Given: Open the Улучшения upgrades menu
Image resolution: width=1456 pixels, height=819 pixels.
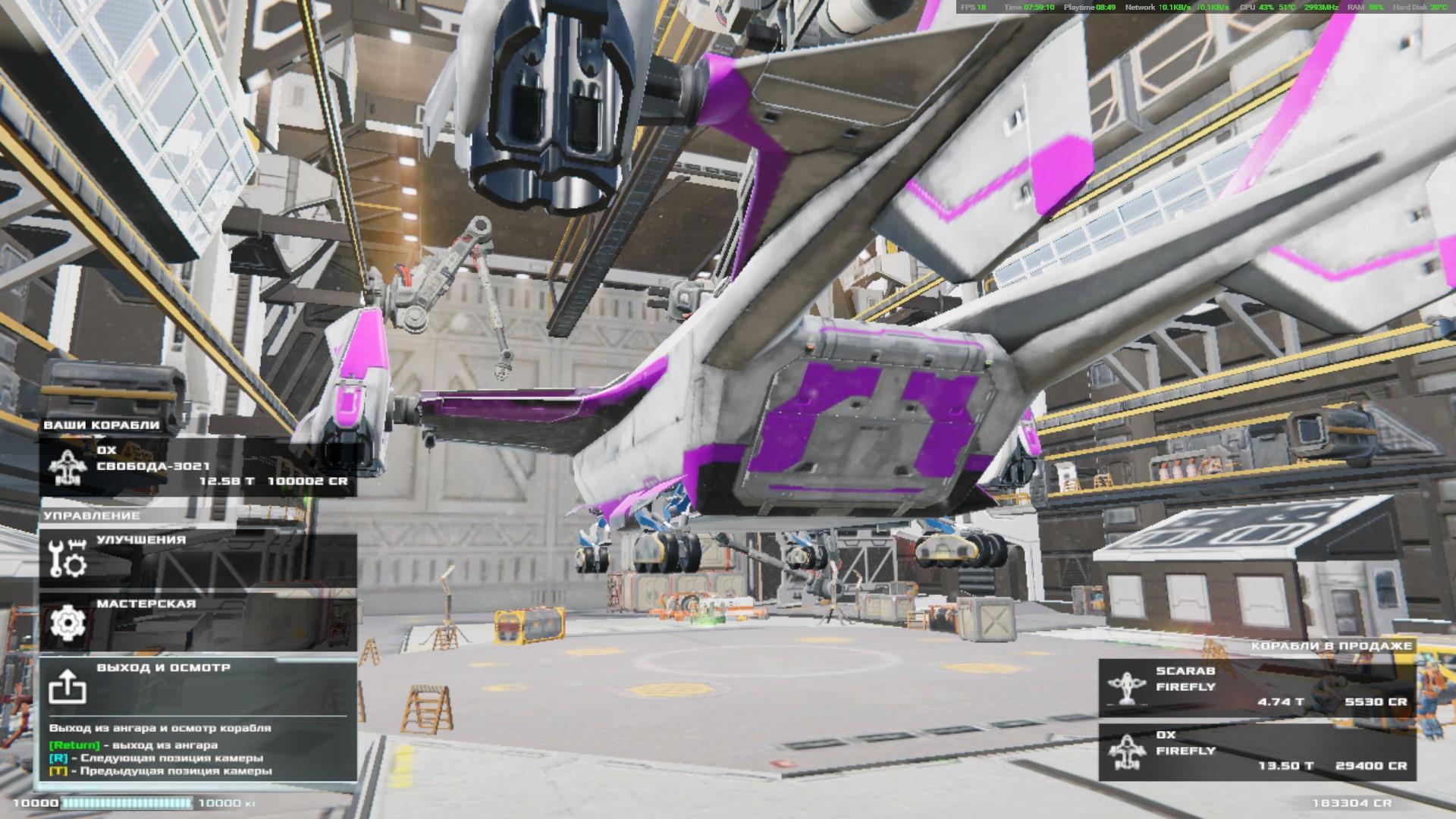Looking at the screenshot, I should pyautogui.click(x=198, y=556).
